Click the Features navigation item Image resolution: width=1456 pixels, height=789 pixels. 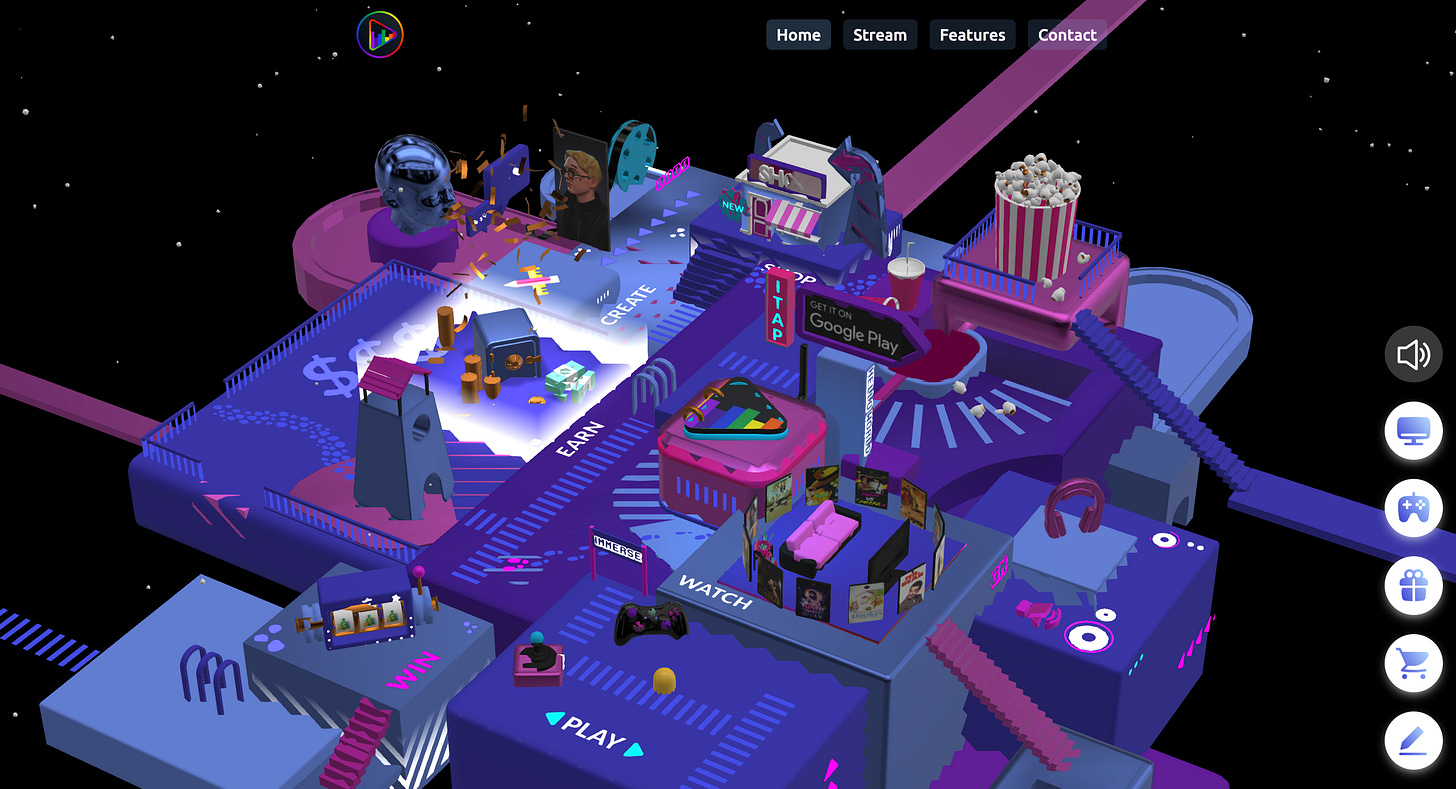click(x=972, y=34)
